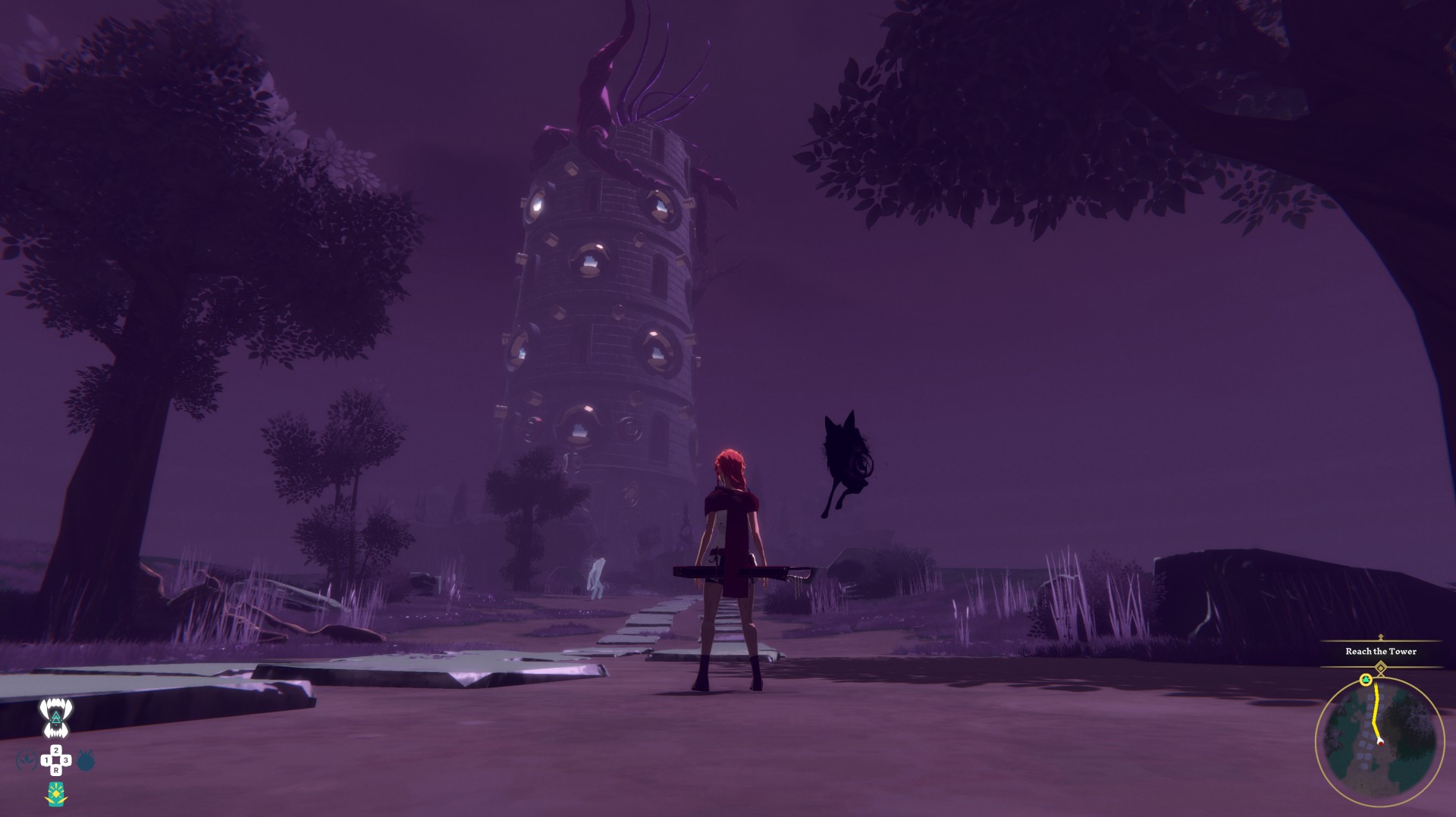This screenshot has height=817, width=1456.
Task: Click the circular minimap
Action: (x=1379, y=741)
